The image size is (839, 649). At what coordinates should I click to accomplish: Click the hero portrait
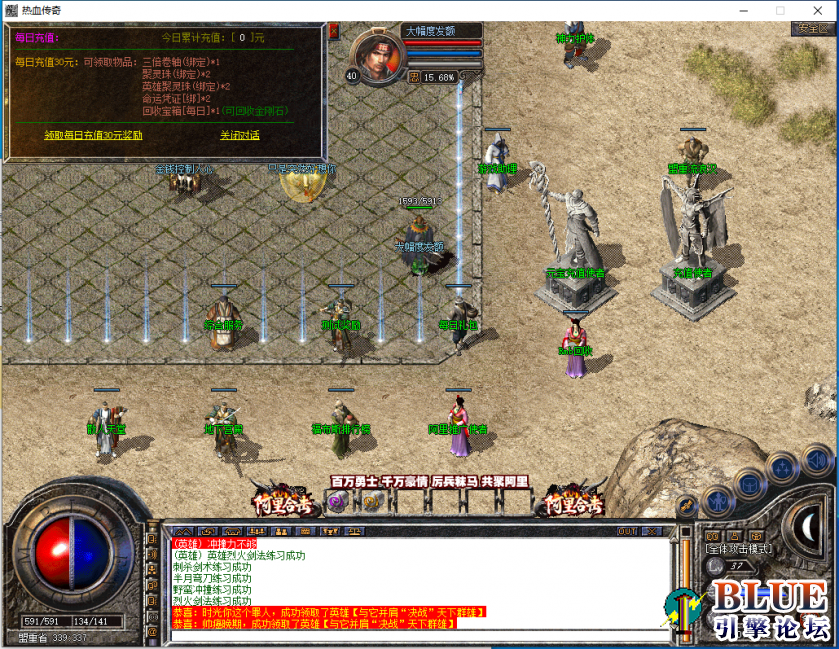[x=377, y=57]
